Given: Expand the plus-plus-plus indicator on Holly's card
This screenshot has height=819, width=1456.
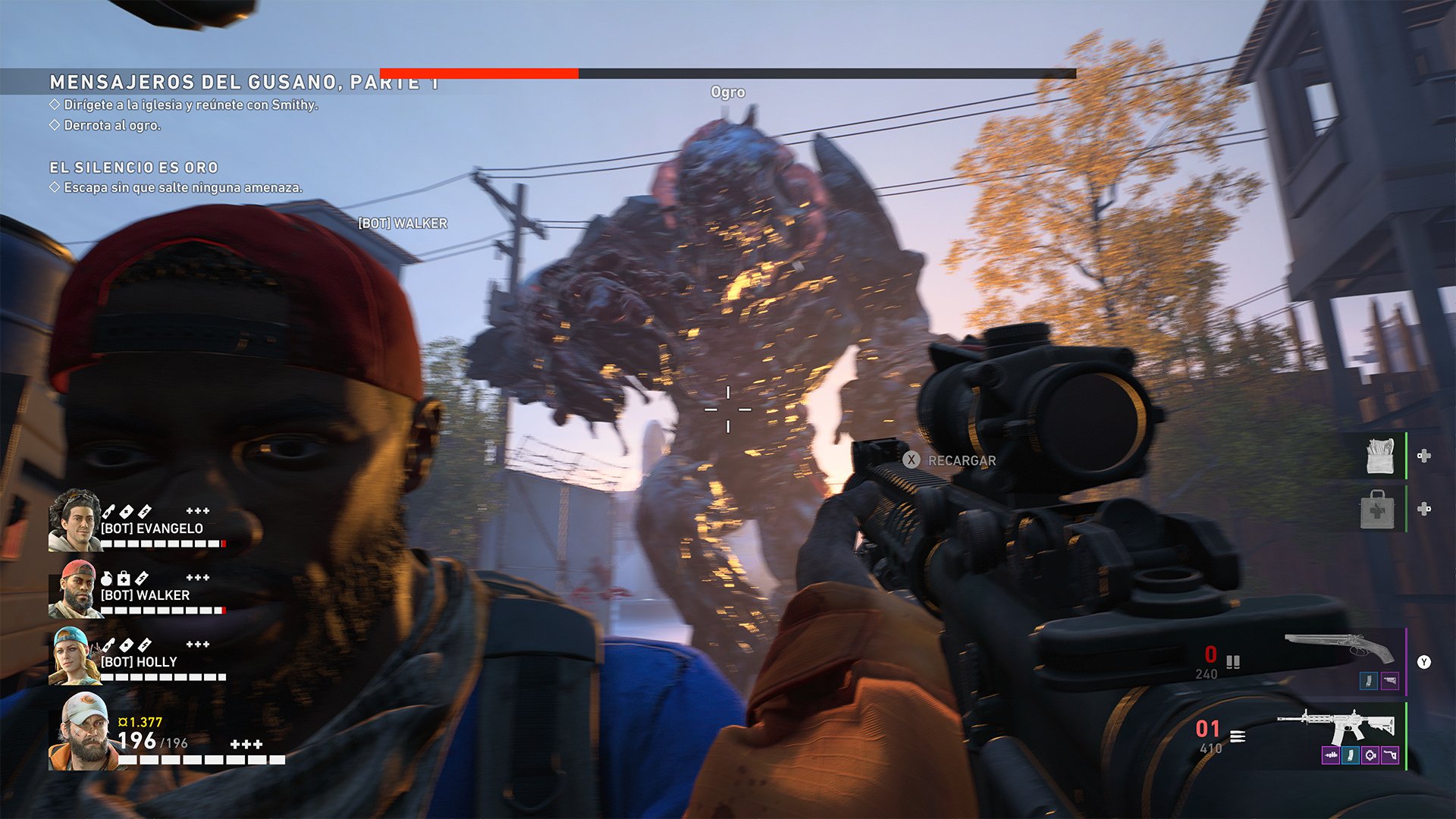Looking at the screenshot, I should (x=197, y=645).
